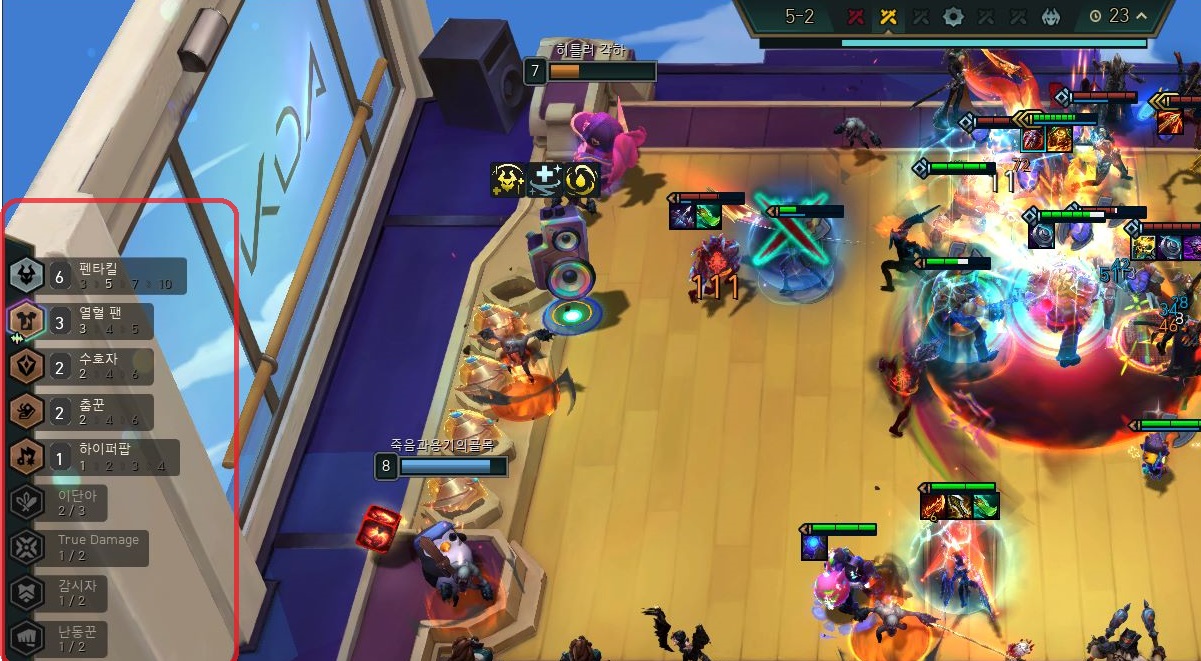The height and width of the screenshot is (661, 1201).
Task: Click the red crossed swords round marker
Action: click(x=855, y=16)
